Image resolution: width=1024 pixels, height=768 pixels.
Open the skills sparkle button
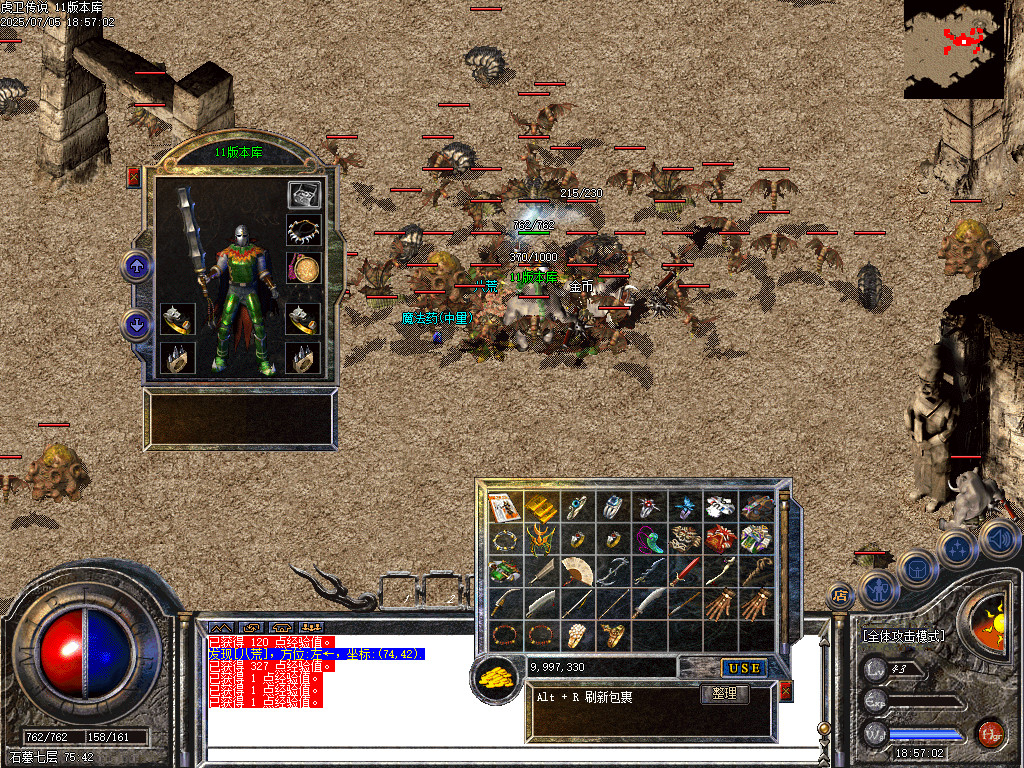pyautogui.click(x=957, y=548)
